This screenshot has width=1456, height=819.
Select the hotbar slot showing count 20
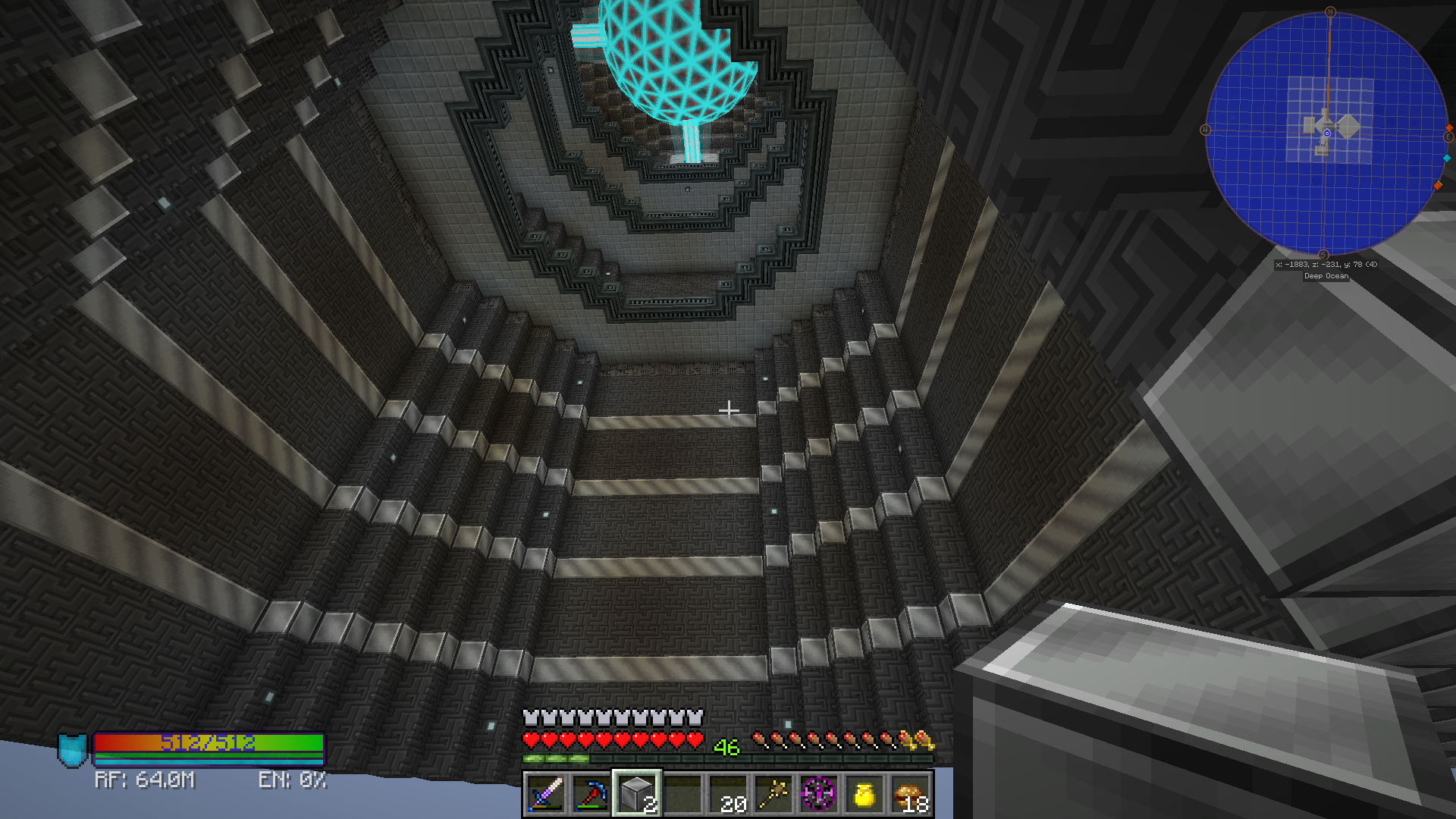point(728,794)
